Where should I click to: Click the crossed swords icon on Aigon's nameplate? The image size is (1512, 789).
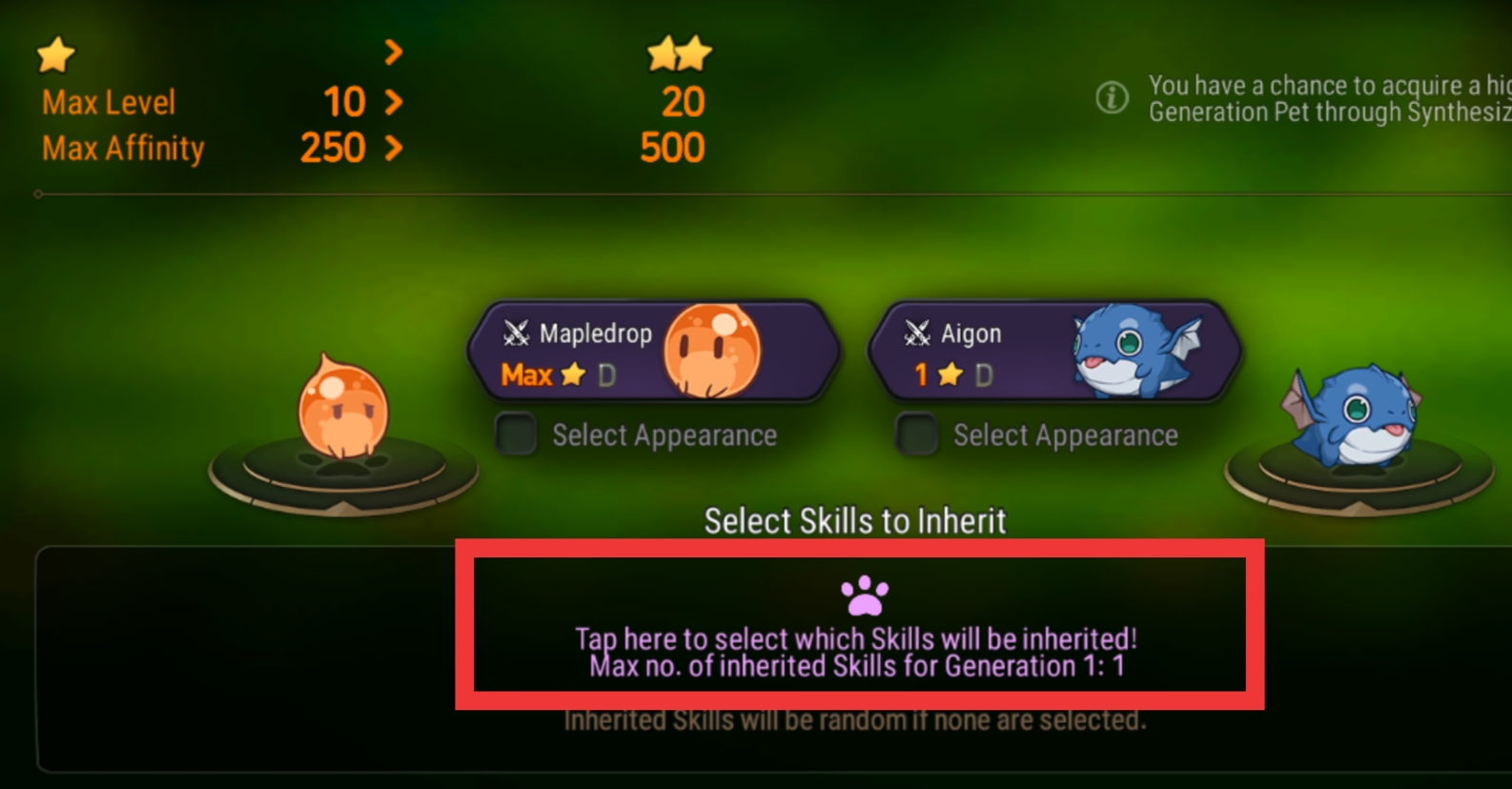(x=918, y=334)
